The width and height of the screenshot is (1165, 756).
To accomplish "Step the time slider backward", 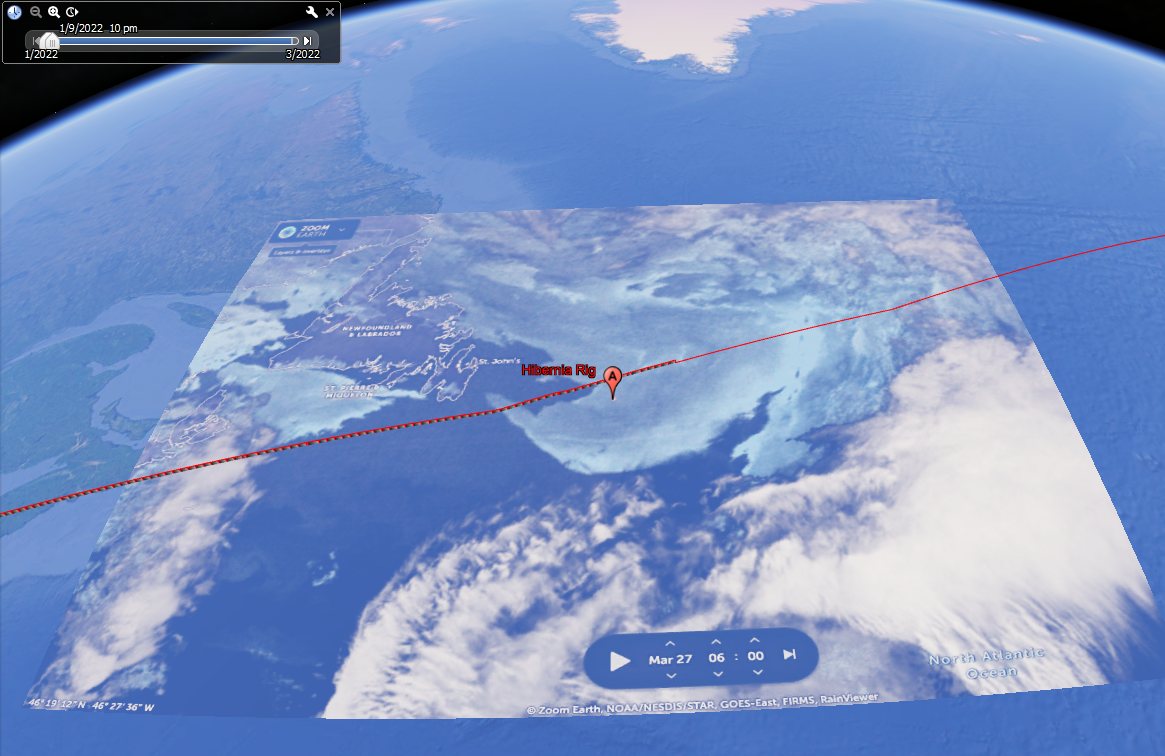I will (35, 40).
